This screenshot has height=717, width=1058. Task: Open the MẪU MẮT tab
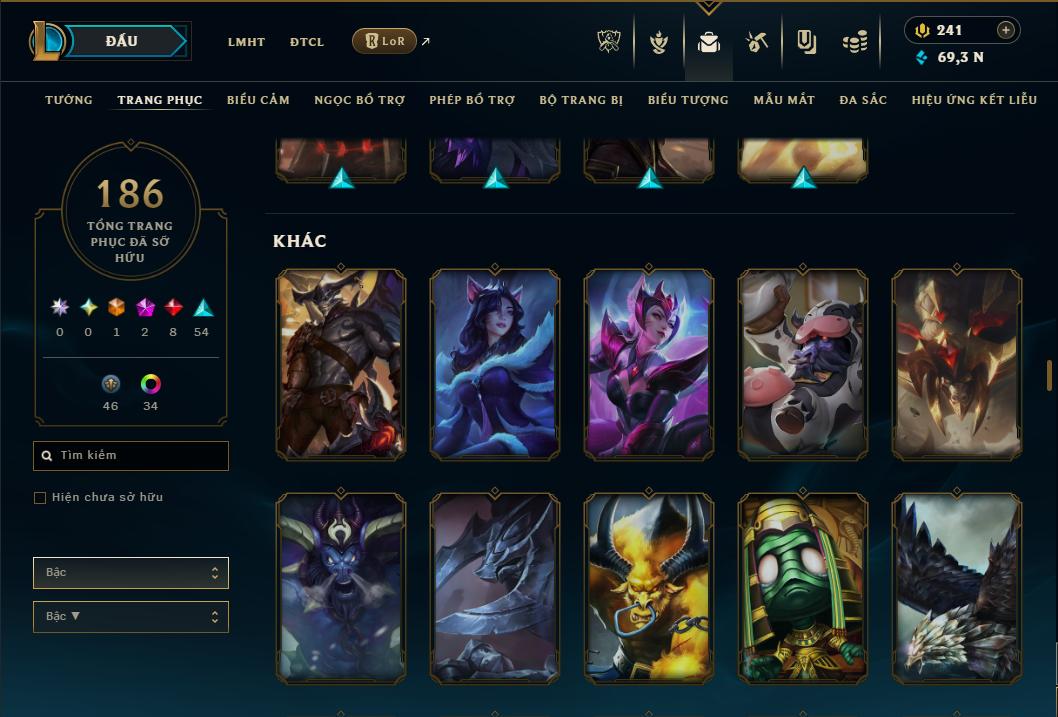[784, 100]
